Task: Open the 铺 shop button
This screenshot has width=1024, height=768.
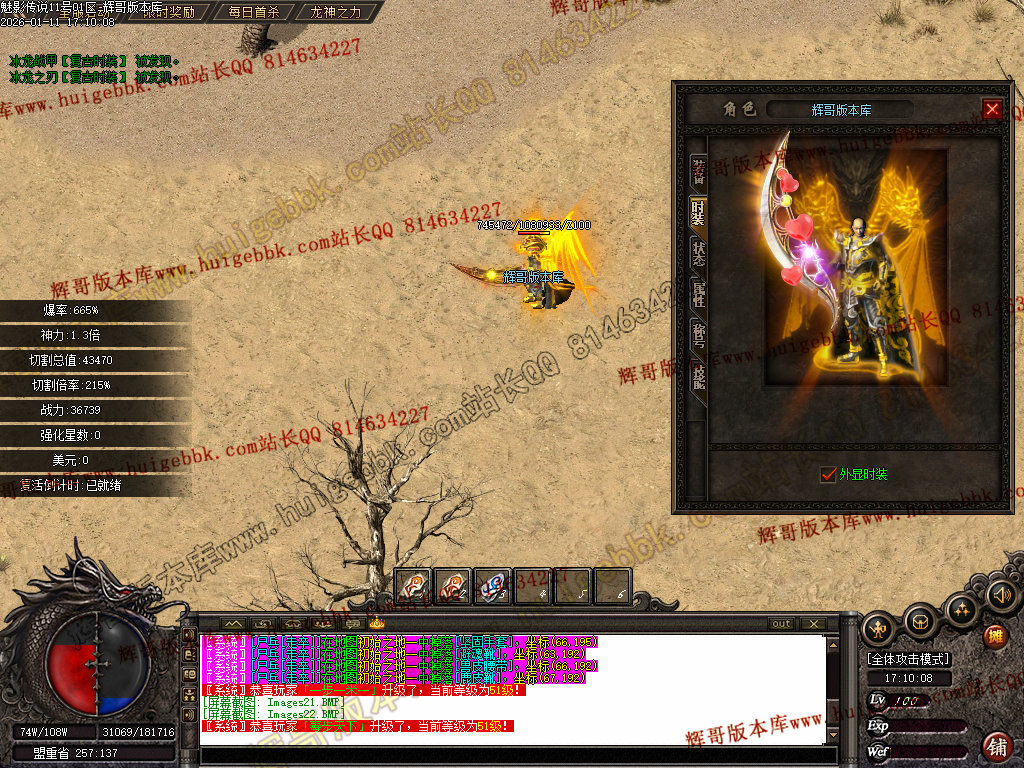Action: click(997, 746)
